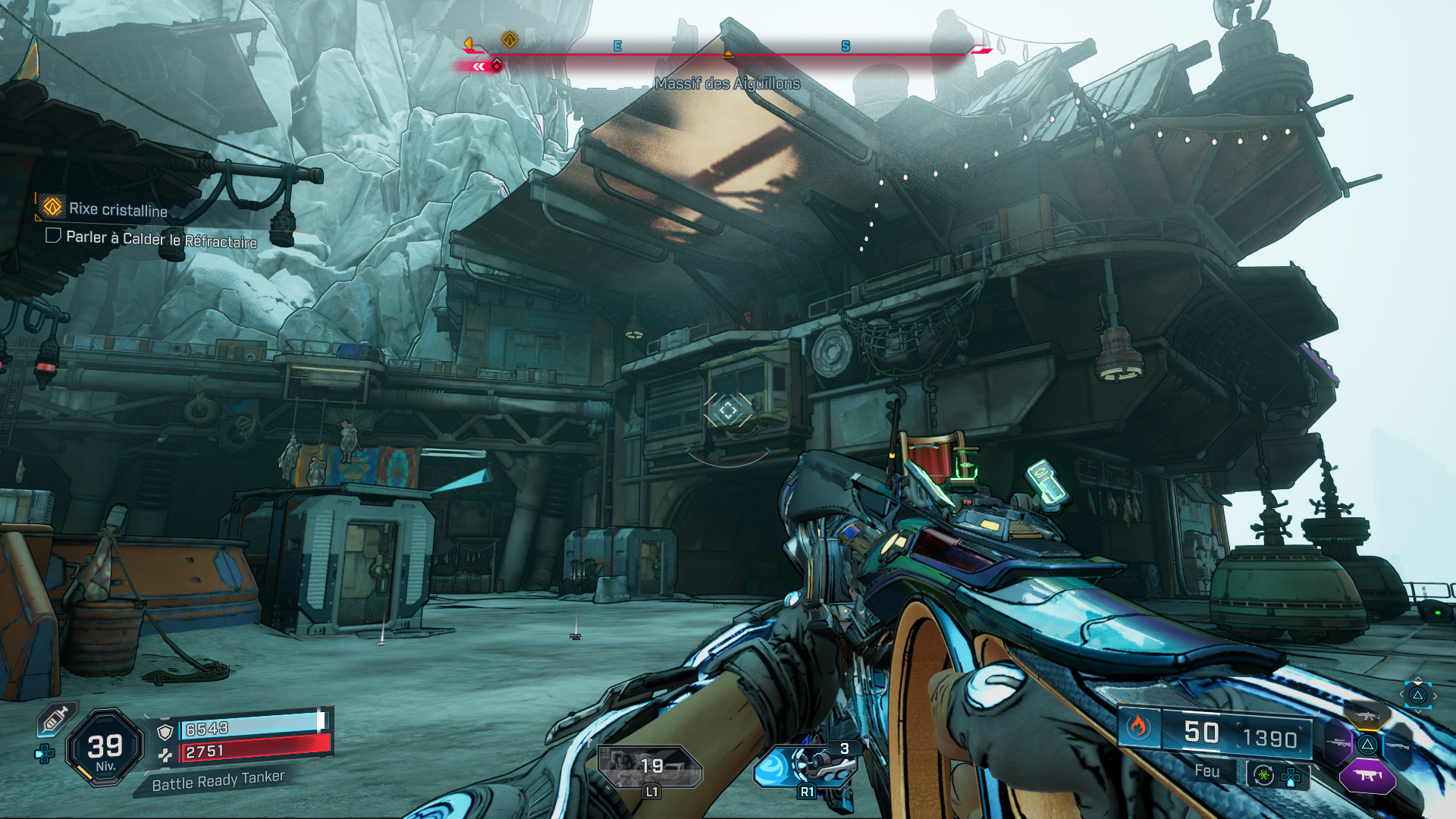1456x819 pixels.
Task: Select the blue shotgun weapon slot
Action: click(x=1398, y=745)
